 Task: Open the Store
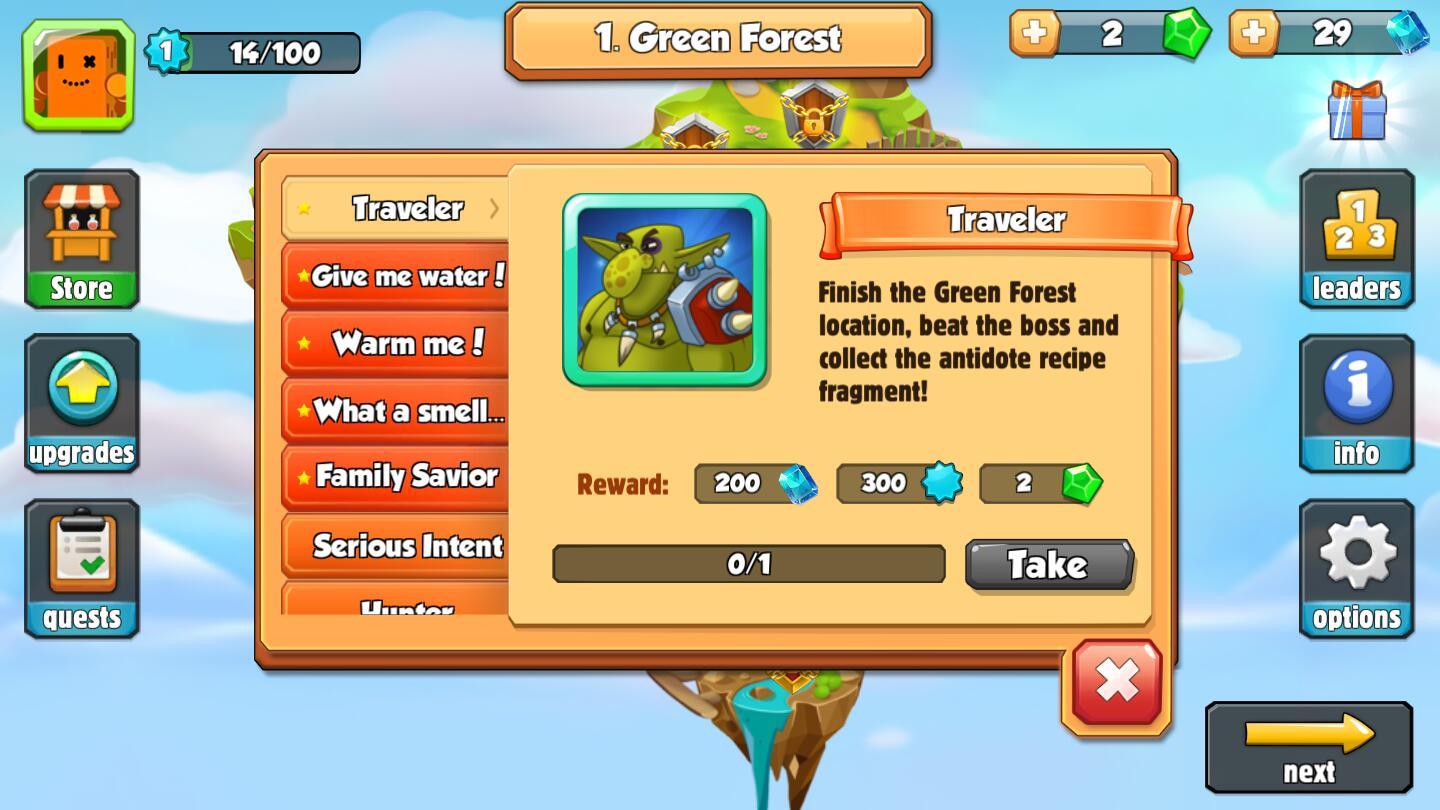pos(82,239)
